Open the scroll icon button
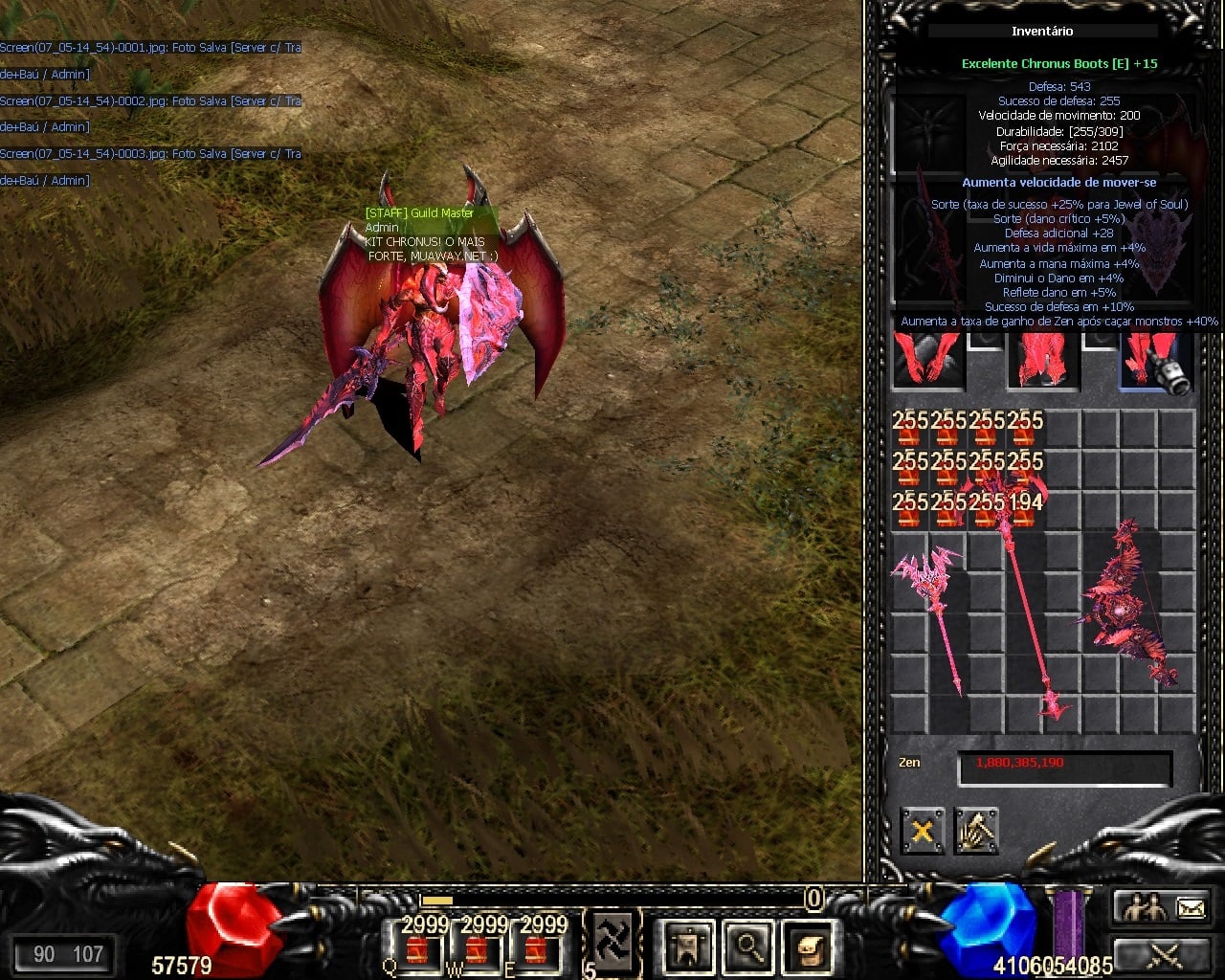This screenshot has width=1225, height=980. [x=809, y=947]
